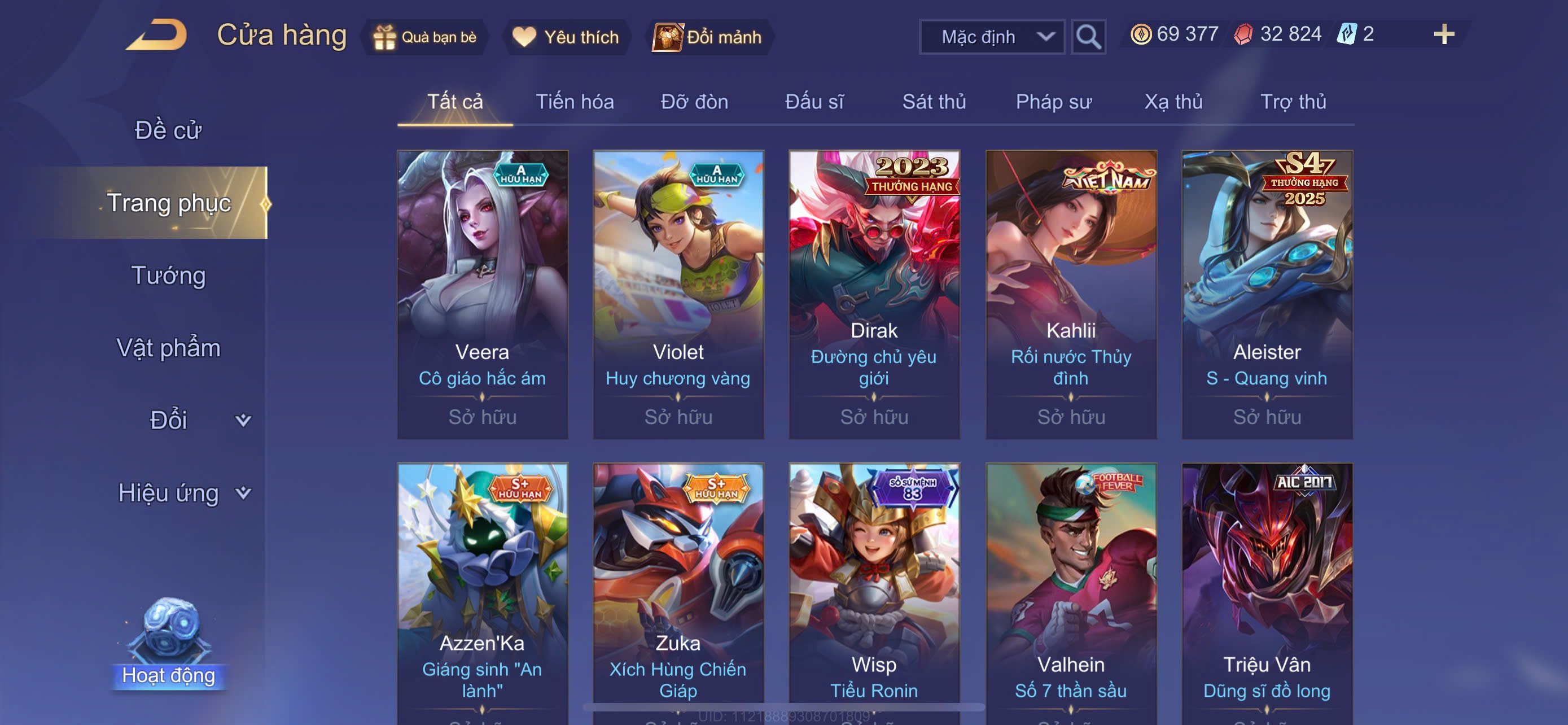The height and width of the screenshot is (725, 1568).
Task: Show the Sát thủ skins tab
Action: click(x=934, y=102)
